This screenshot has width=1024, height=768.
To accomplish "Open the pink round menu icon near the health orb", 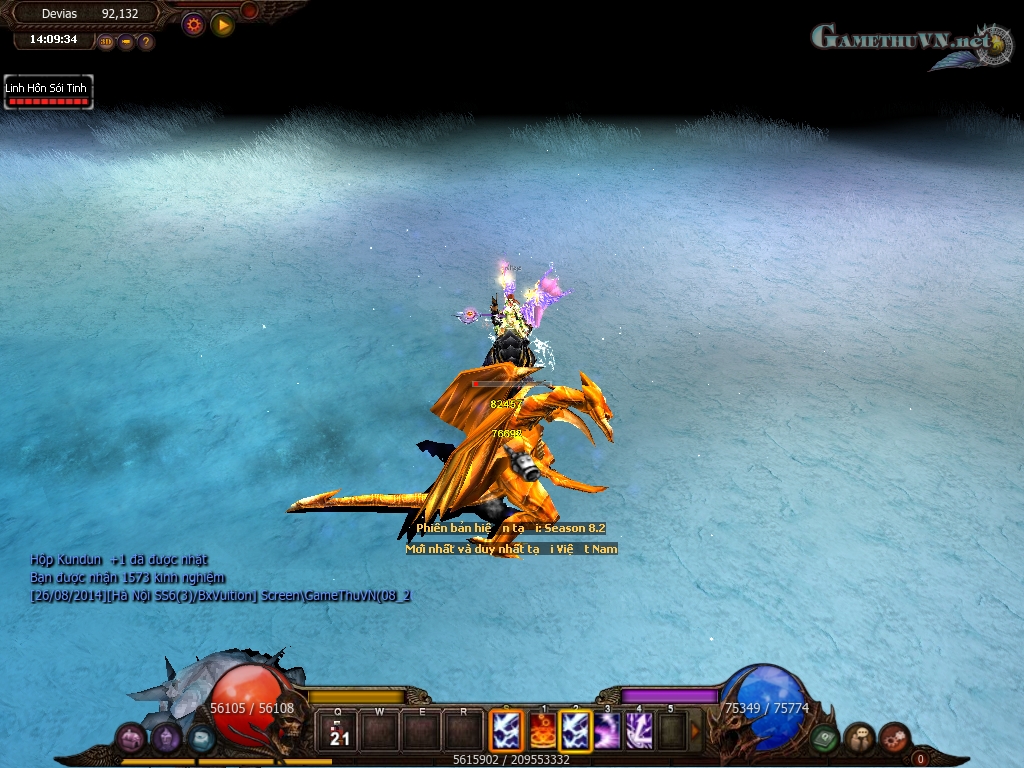I will pyautogui.click(x=132, y=739).
